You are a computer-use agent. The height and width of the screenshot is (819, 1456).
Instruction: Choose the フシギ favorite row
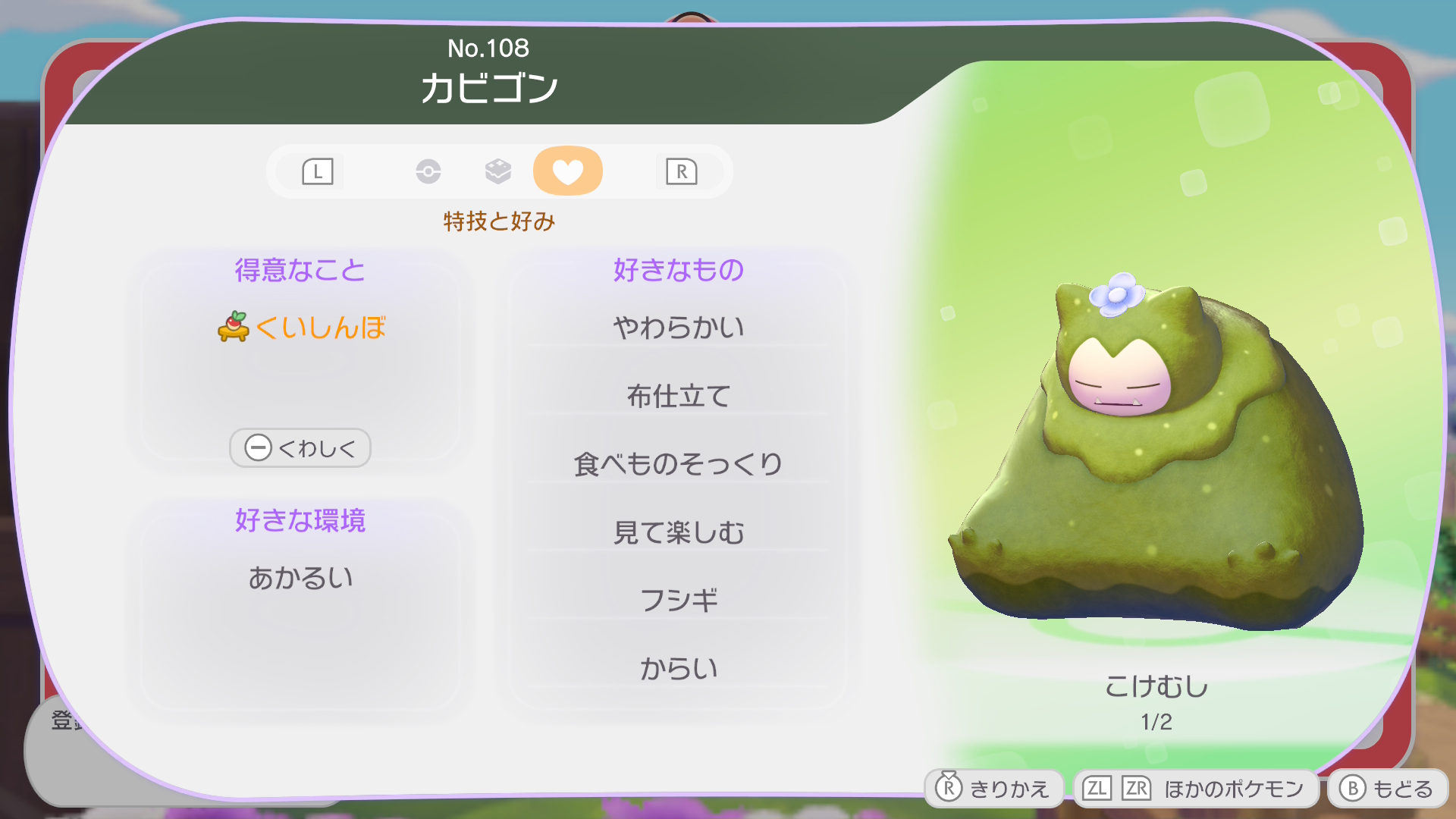click(678, 601)
